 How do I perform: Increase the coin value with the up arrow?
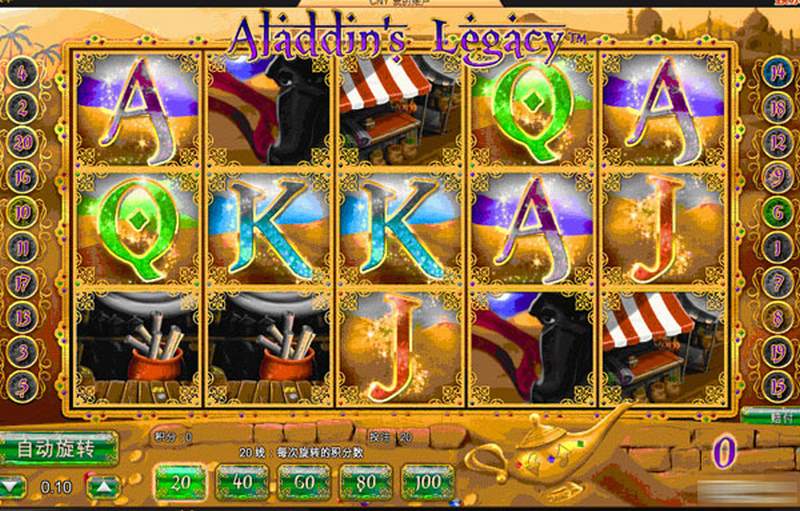coord(104,487)
